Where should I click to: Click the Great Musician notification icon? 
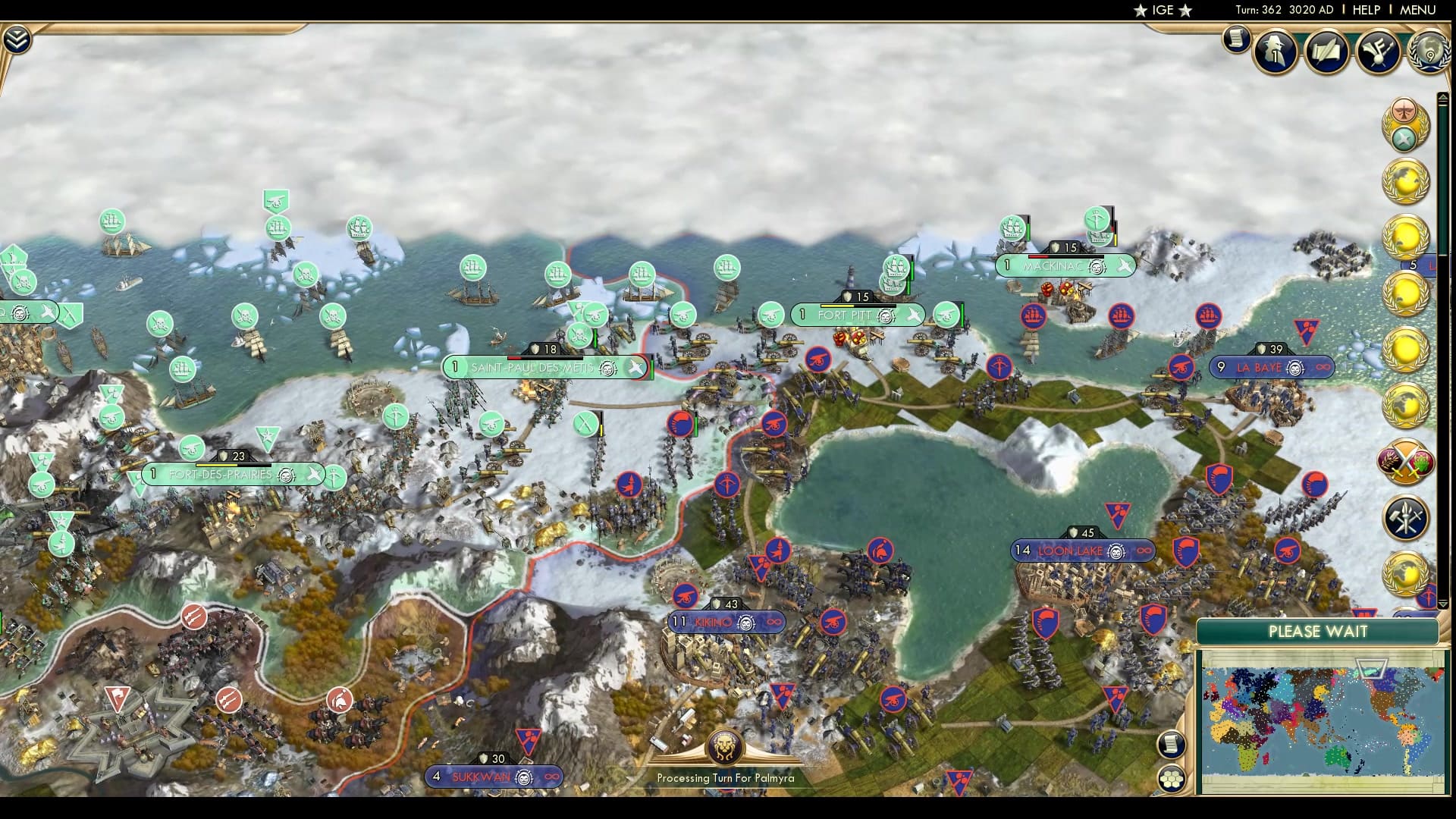(1380, 50)
